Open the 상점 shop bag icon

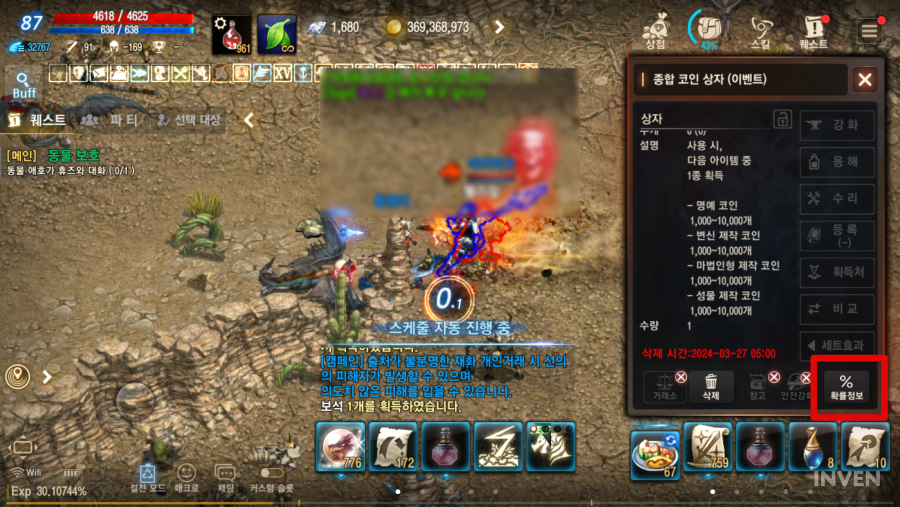pos(656,30)
